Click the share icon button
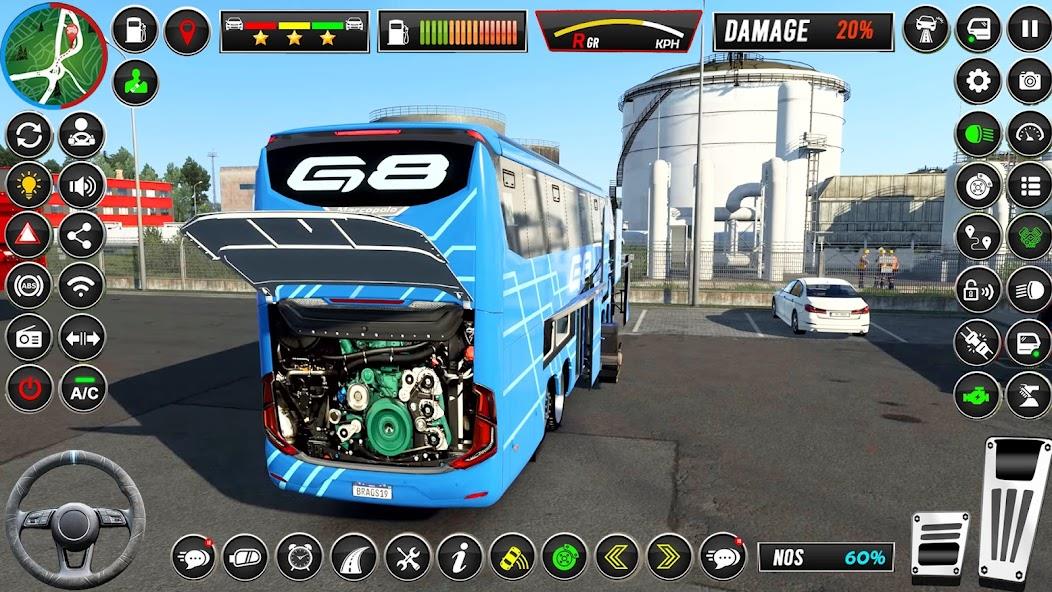 coord(82,236)
